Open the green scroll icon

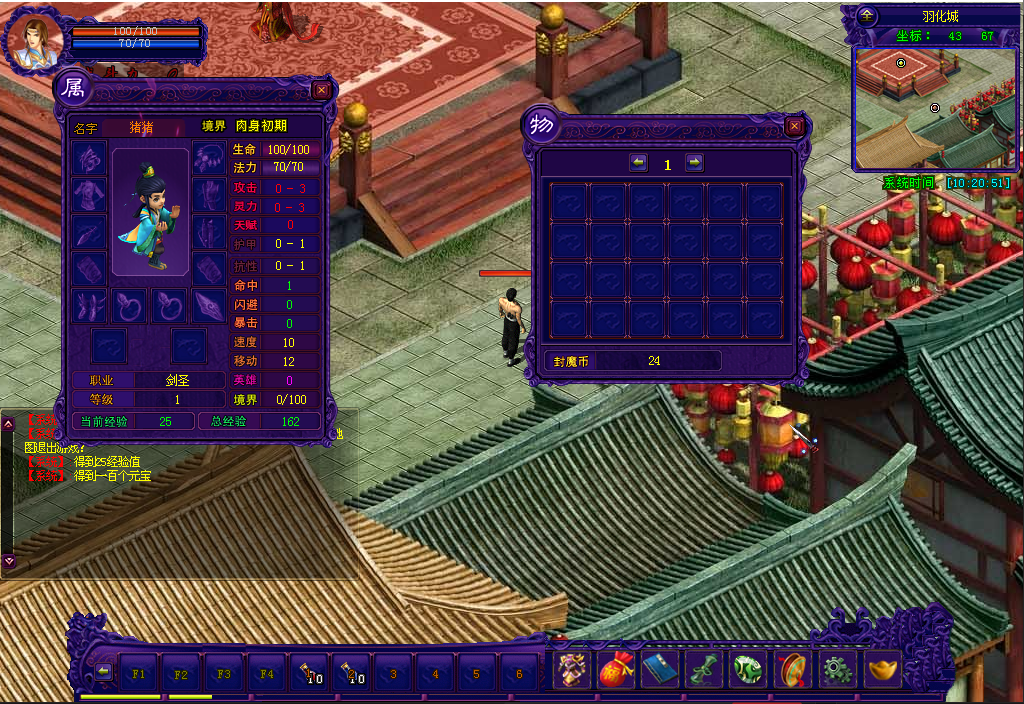point(704,670)
